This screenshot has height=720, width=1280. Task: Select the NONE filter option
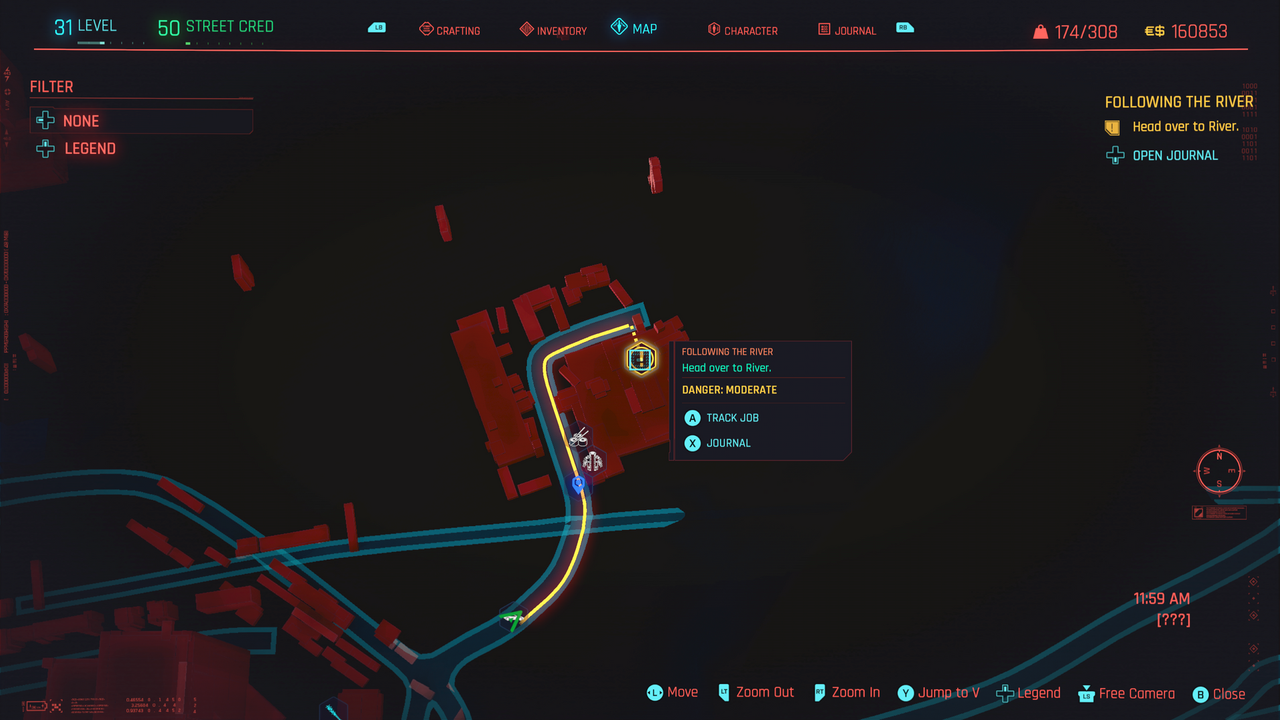click(x=82, y=121)
